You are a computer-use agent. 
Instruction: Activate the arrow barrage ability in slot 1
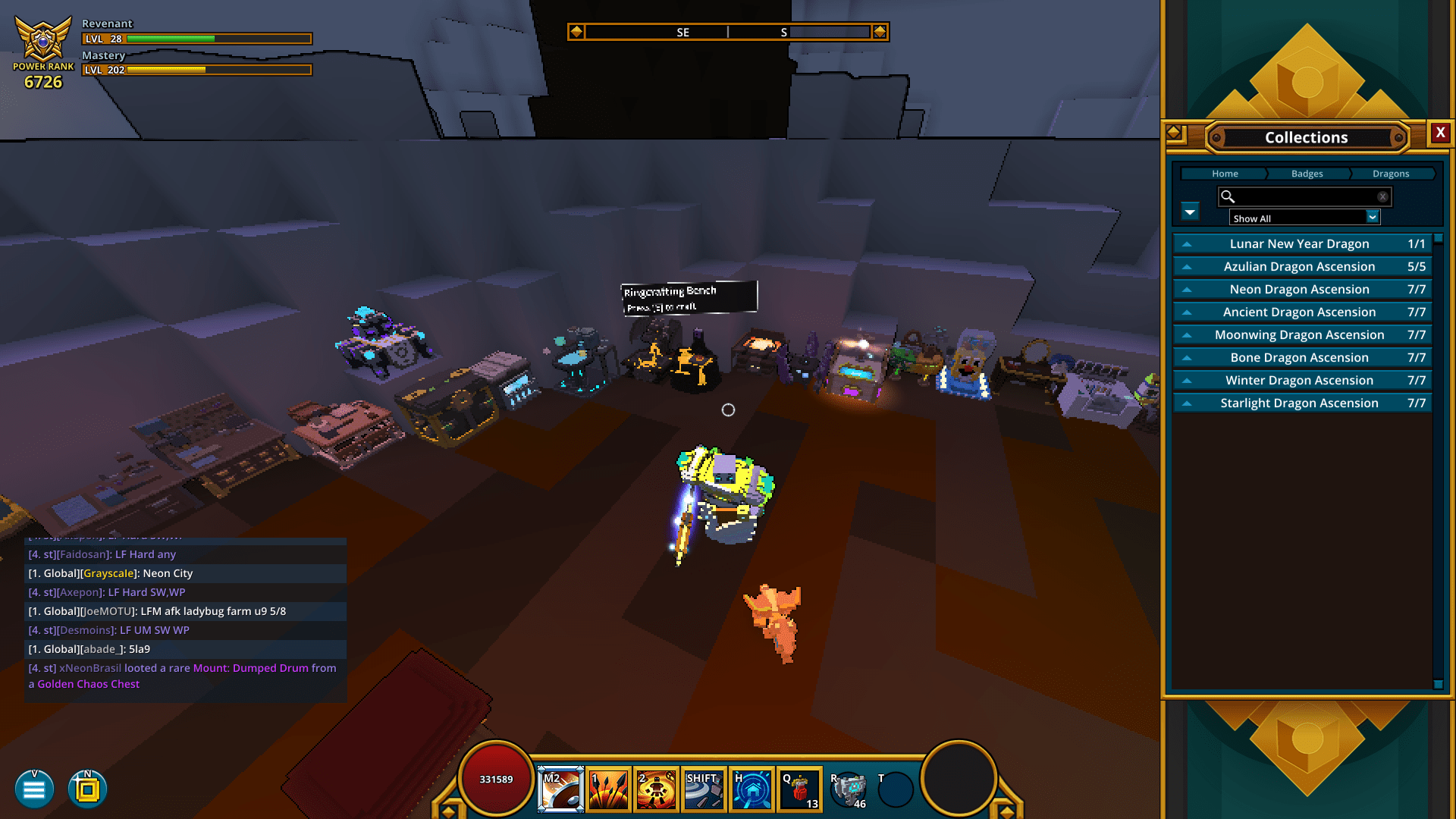[x=607, y=789]
